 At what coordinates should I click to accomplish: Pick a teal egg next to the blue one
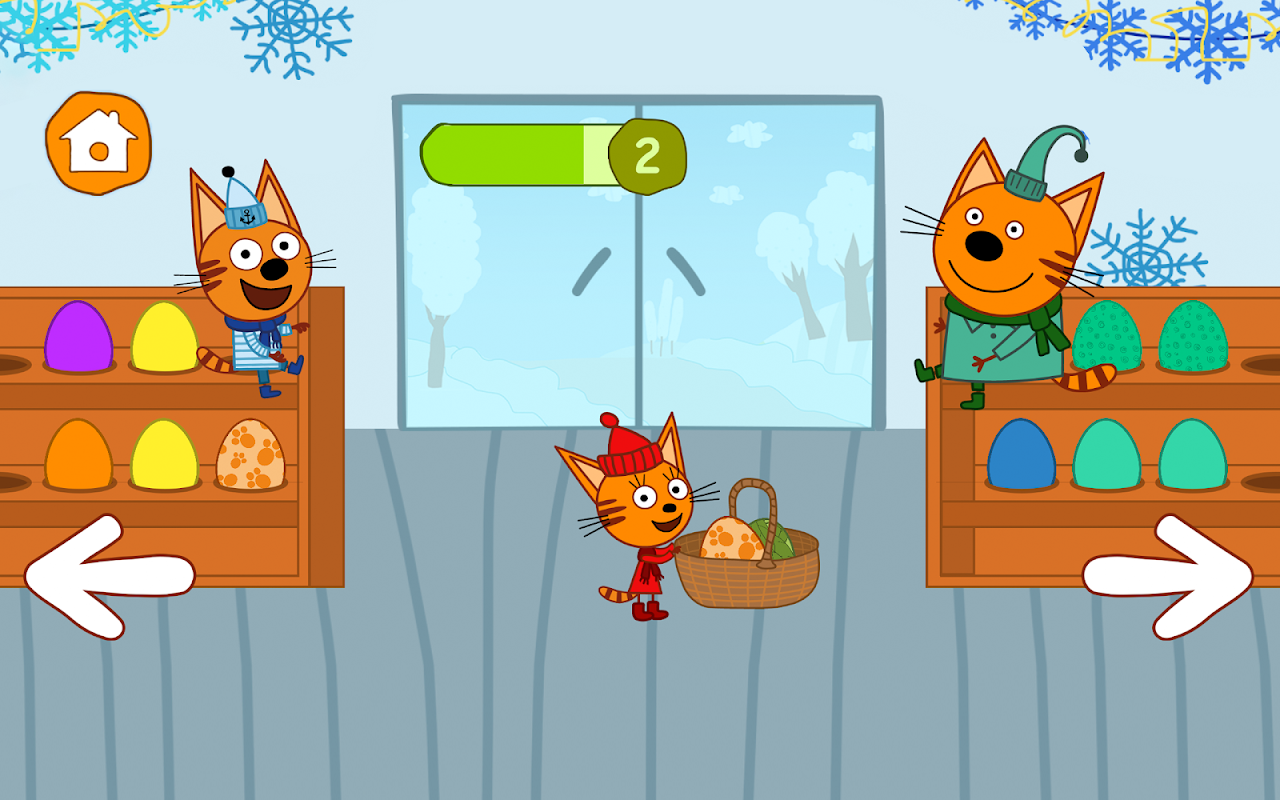pyautogui.click(x=1107, y=462)
